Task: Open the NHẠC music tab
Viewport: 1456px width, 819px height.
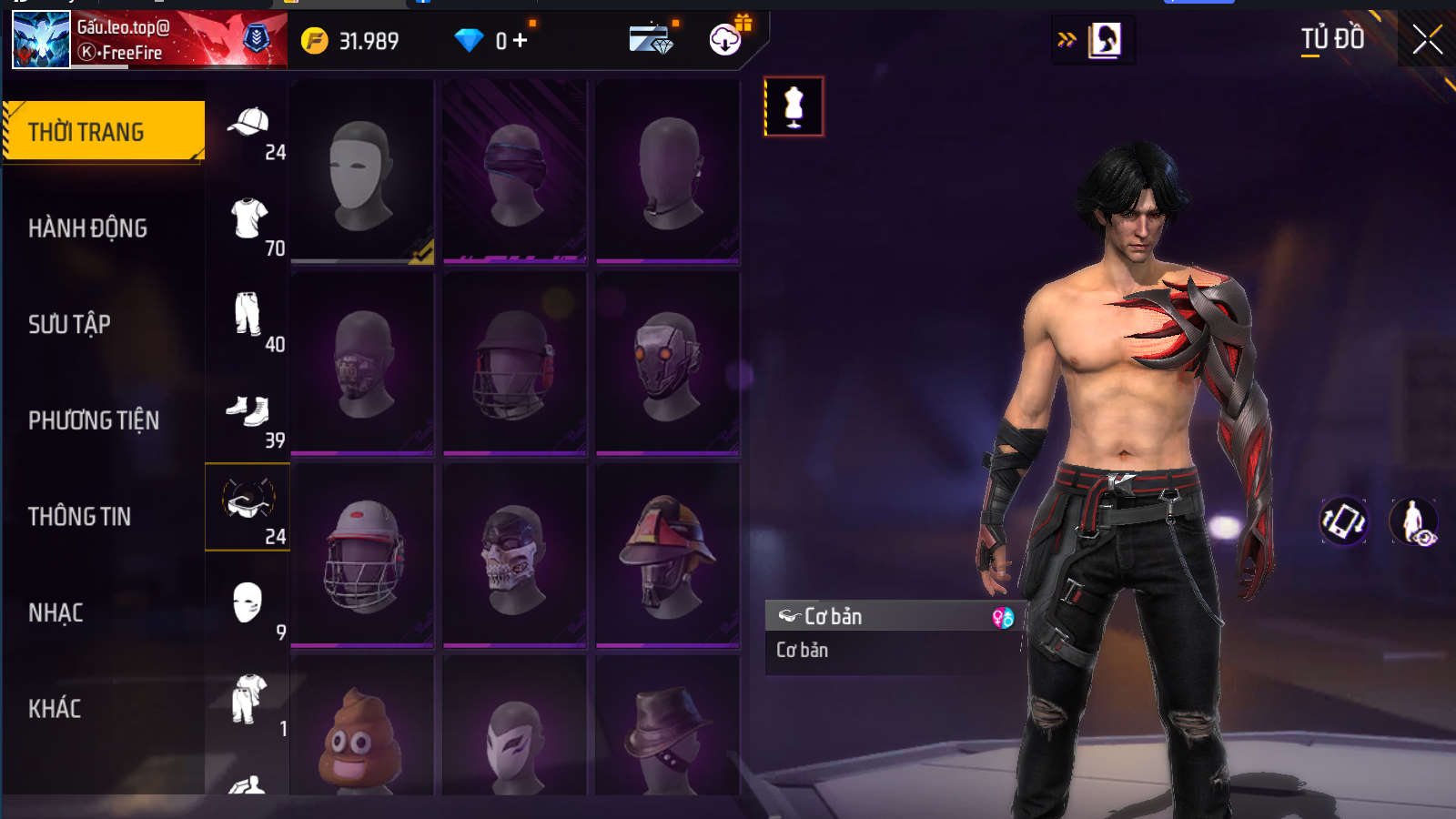Action: tap(56, 612)
